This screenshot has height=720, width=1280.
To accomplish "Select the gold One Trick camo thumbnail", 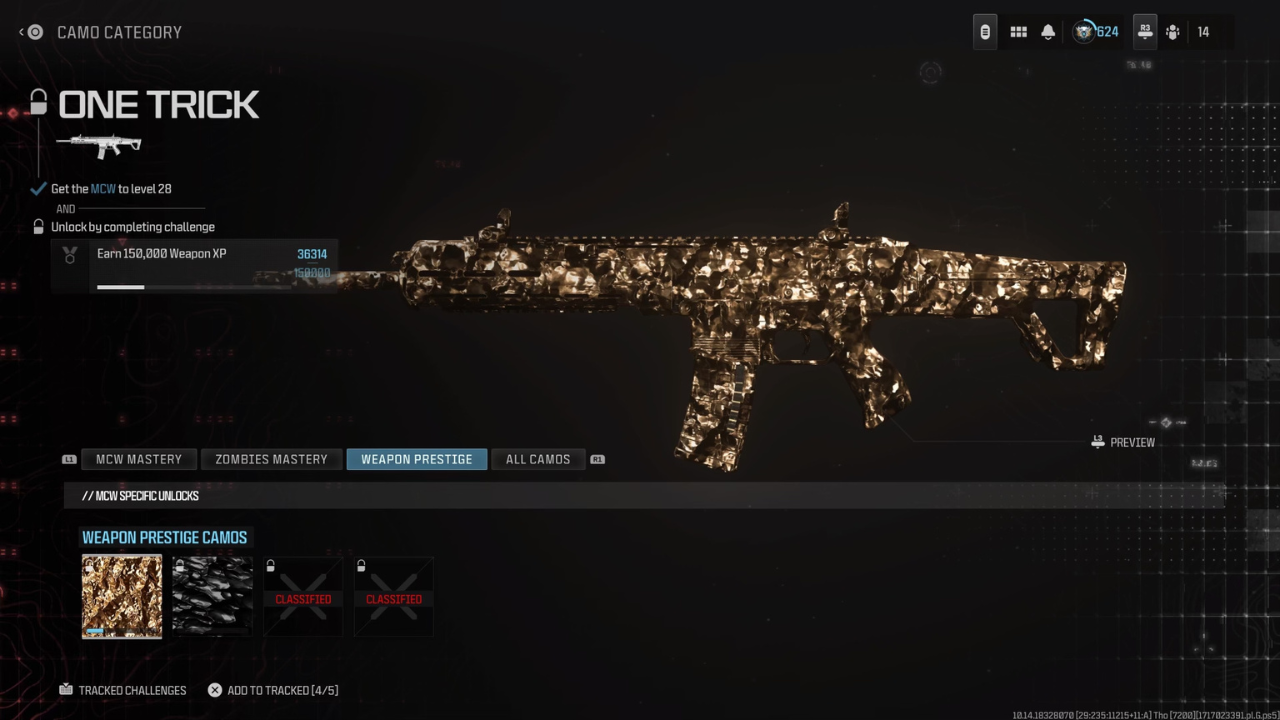I will 121,596.
